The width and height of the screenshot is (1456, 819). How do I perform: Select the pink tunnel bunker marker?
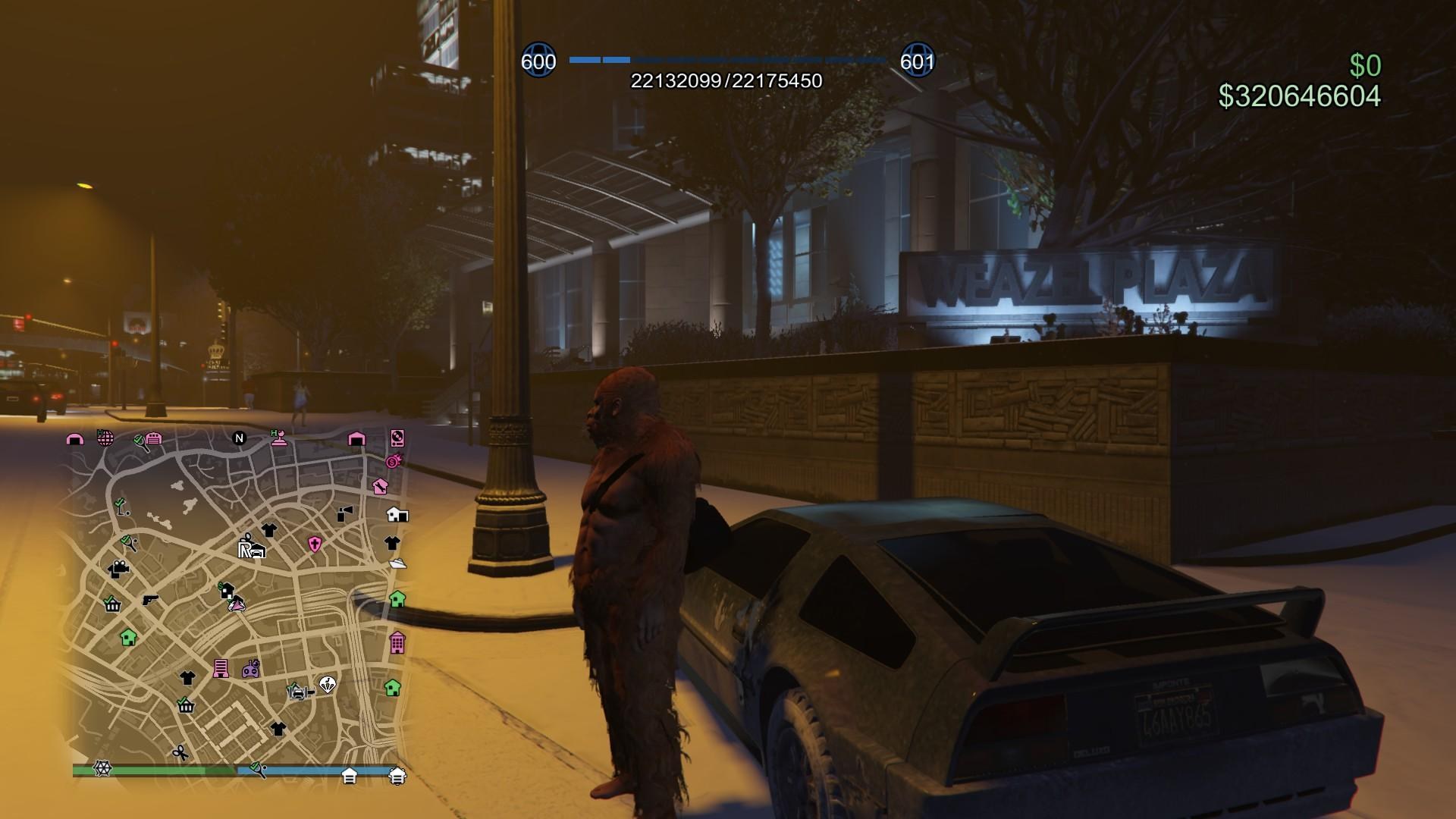[74, 439]
